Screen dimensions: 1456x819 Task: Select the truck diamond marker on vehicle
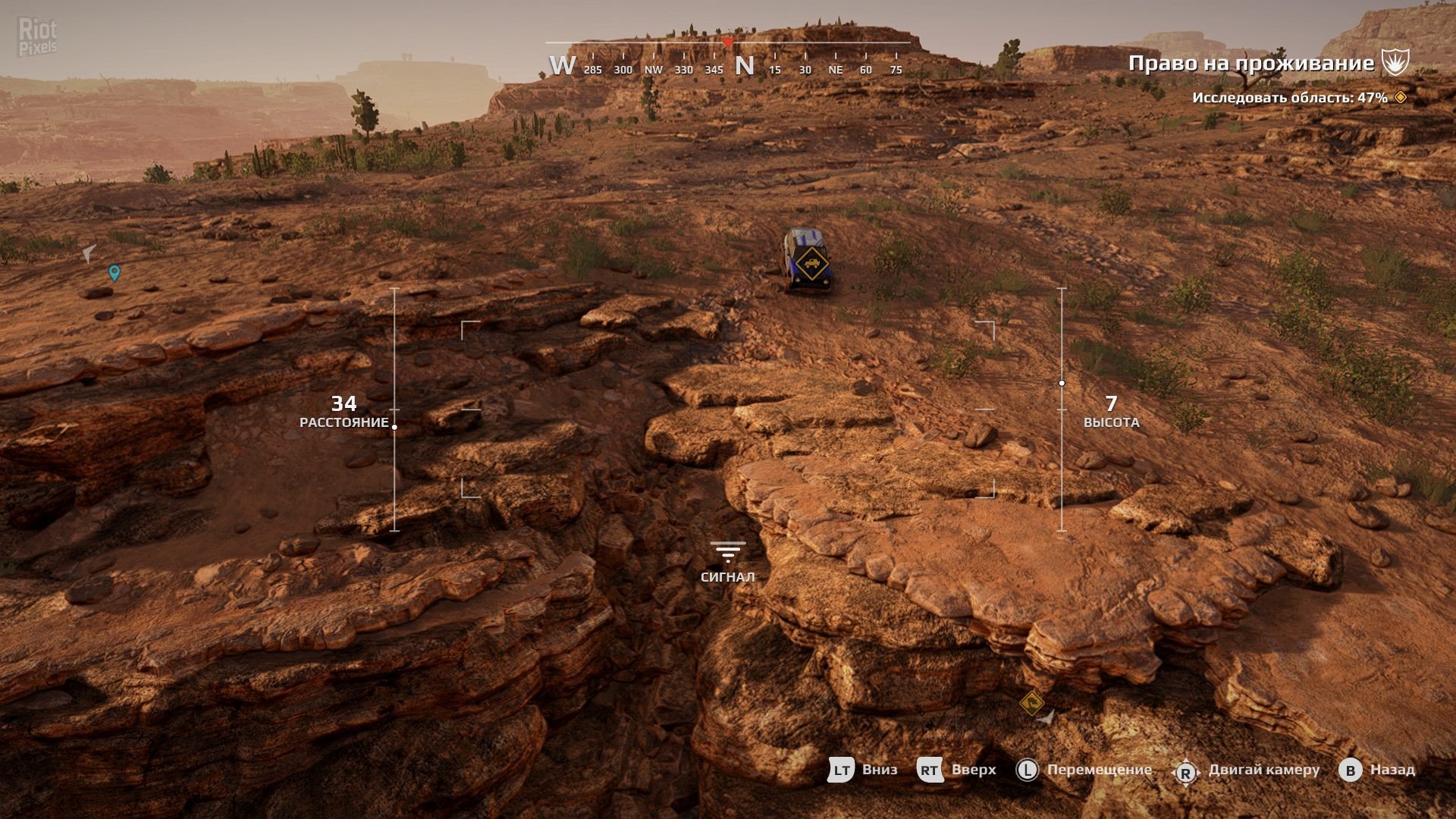pos(812,263)
